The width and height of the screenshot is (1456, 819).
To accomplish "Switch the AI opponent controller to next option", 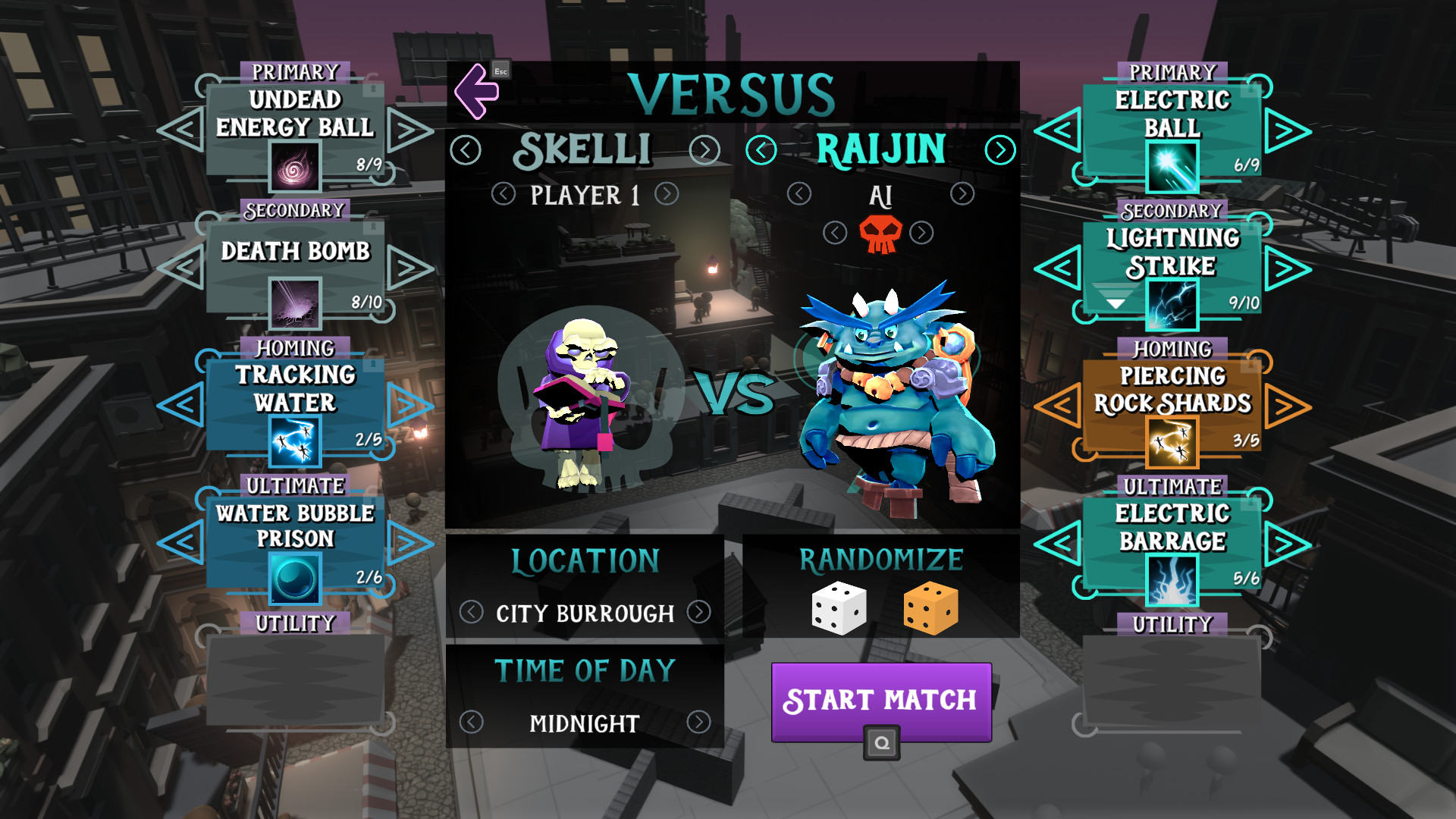I will [962, 194].
